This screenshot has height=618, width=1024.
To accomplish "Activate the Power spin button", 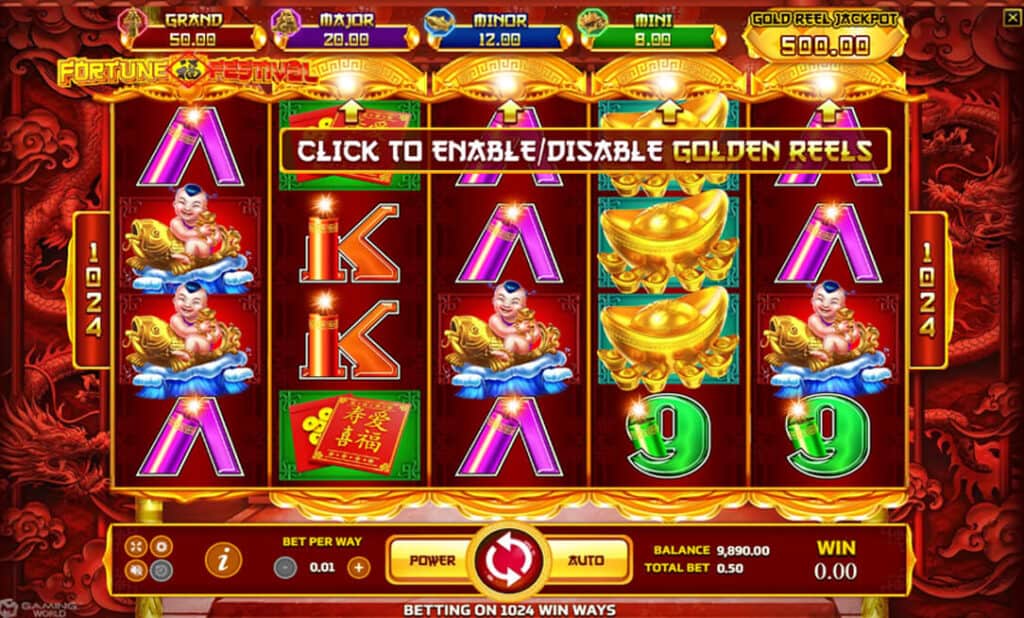I will [431, 561].
